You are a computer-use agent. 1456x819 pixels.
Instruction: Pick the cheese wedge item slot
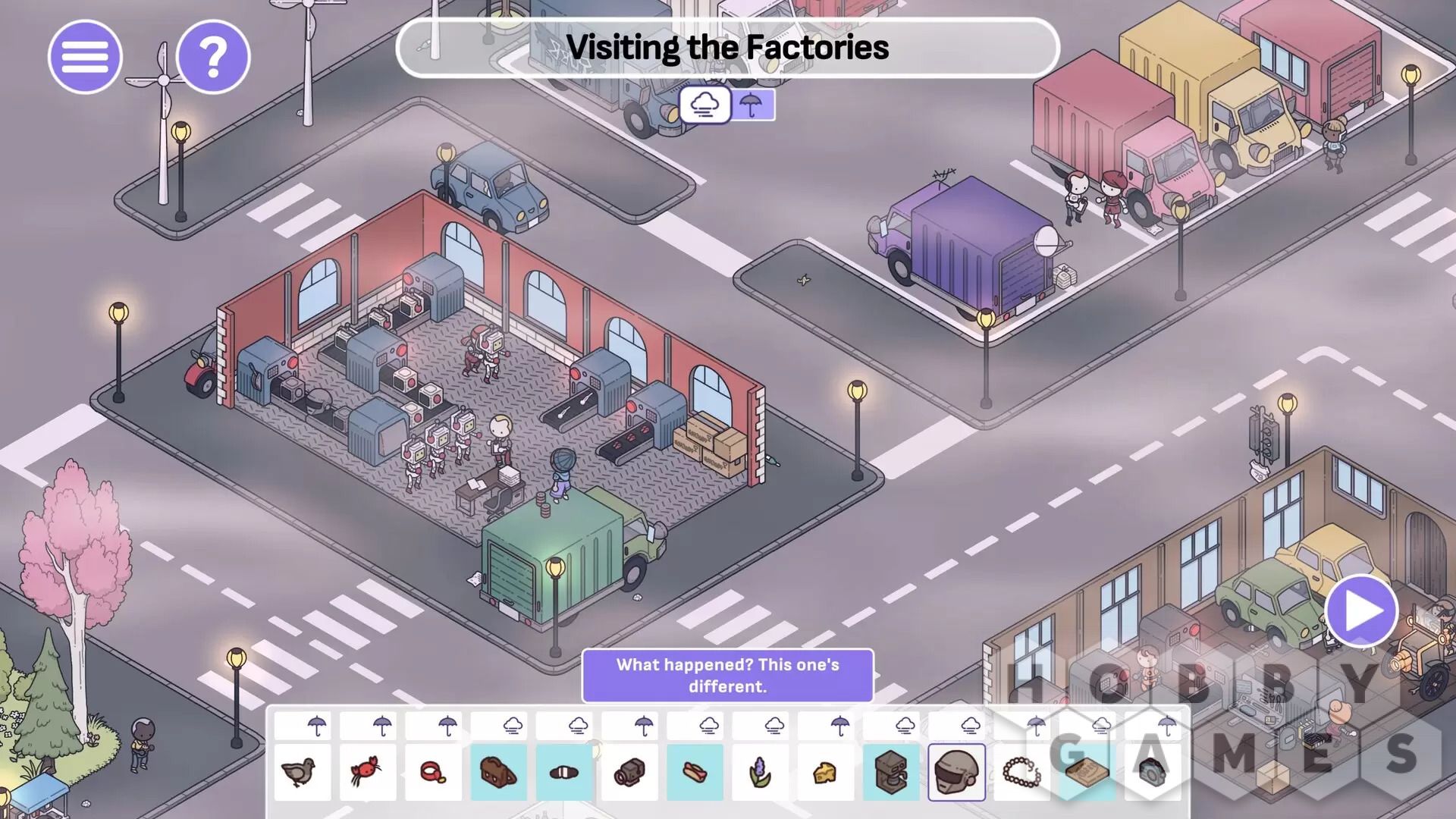826,772
